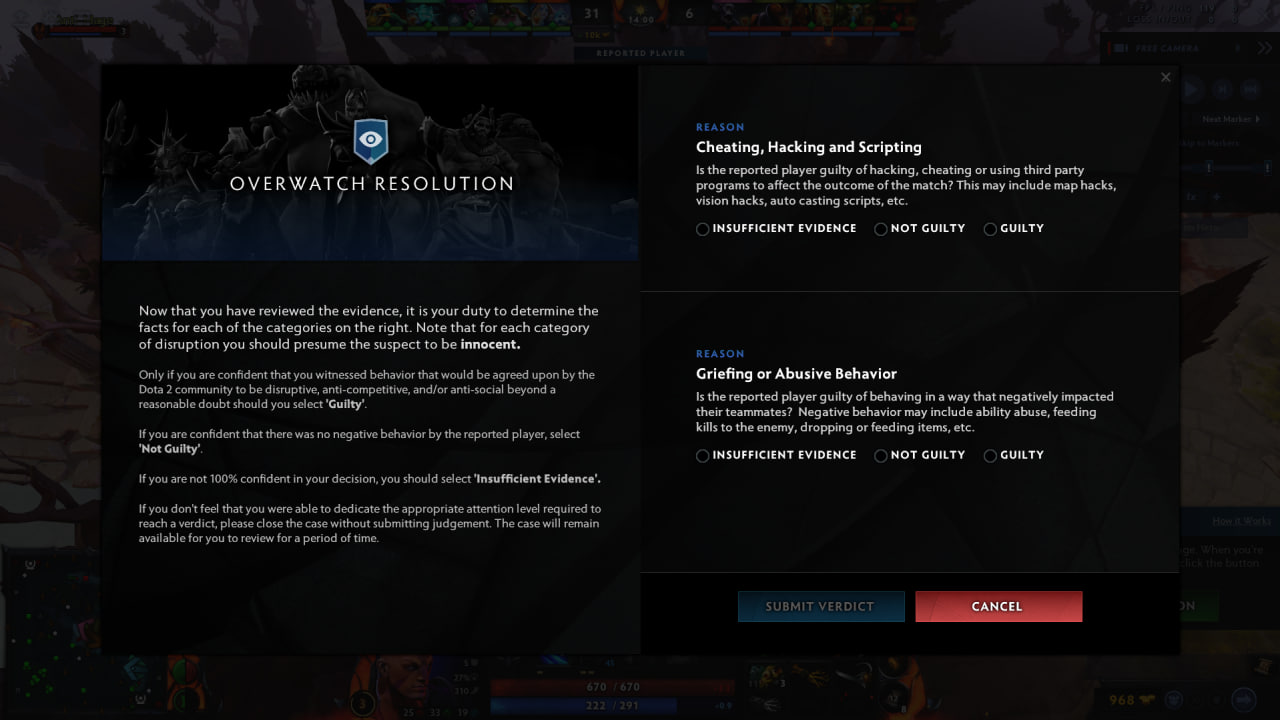1280x720 pixels.
Task: Select the Skip to Markers option
Action: pyautogui.click(x=1209, y=142)
